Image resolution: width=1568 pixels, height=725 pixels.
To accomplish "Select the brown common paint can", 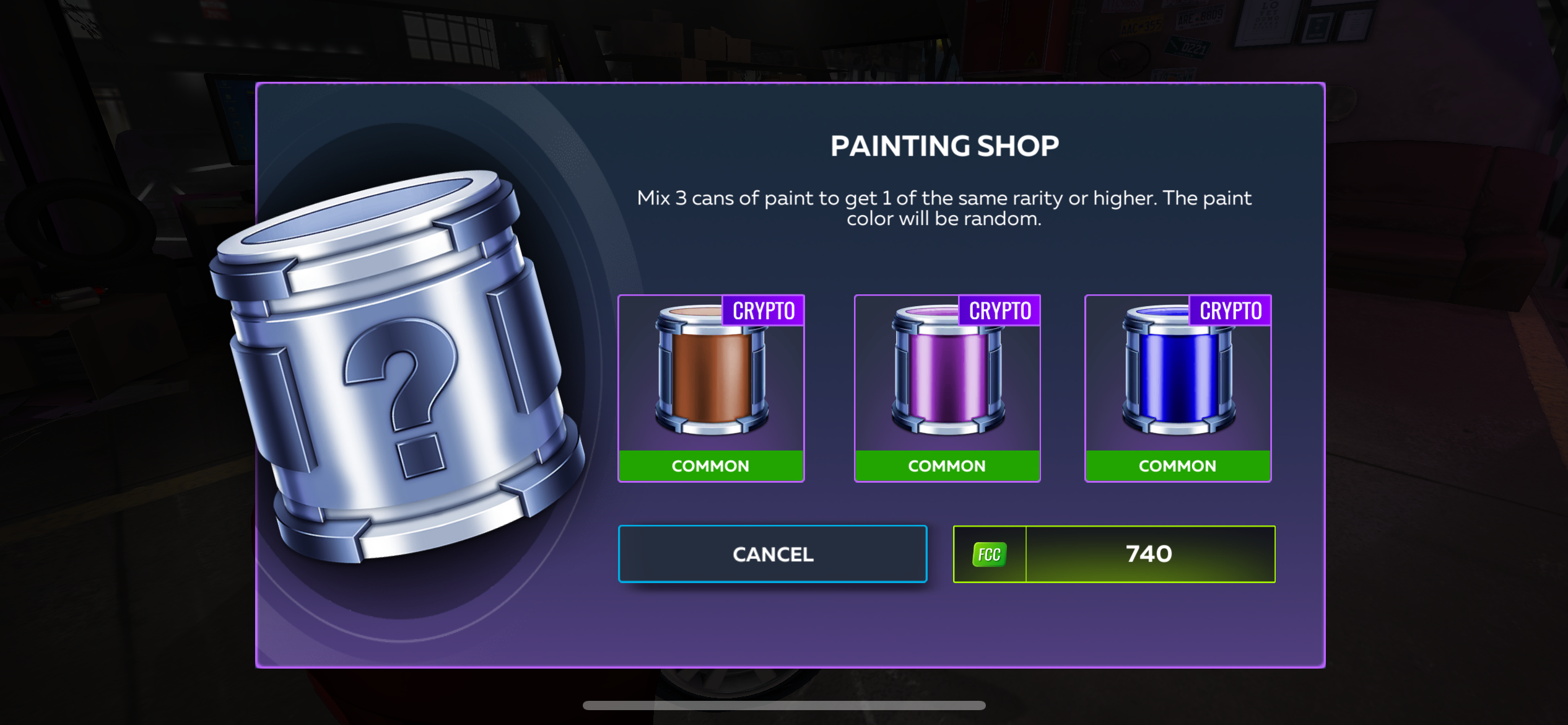I will pos(711,388).
